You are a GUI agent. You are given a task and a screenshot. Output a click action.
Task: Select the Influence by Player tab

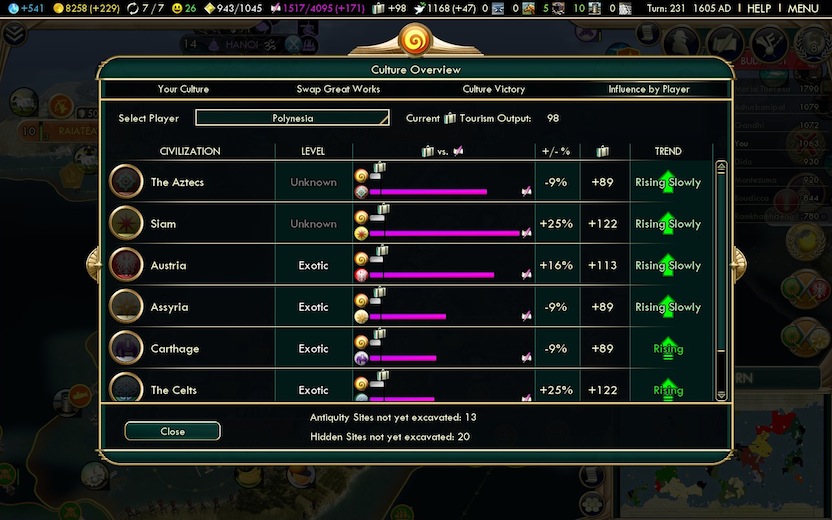[649, 89]
